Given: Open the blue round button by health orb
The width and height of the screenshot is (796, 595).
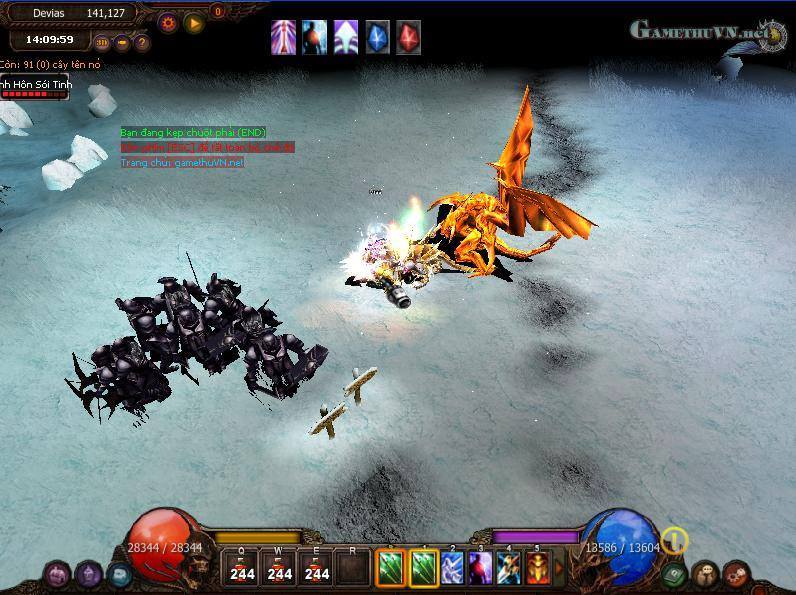Looking at the screenshot, I should pos(120,574).
